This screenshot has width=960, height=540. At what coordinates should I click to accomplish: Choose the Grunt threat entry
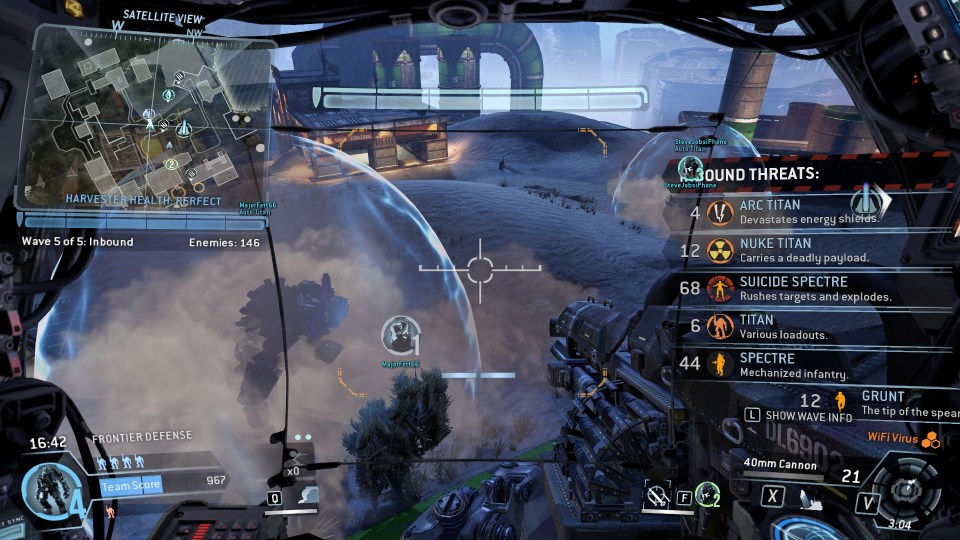[880, 402]
